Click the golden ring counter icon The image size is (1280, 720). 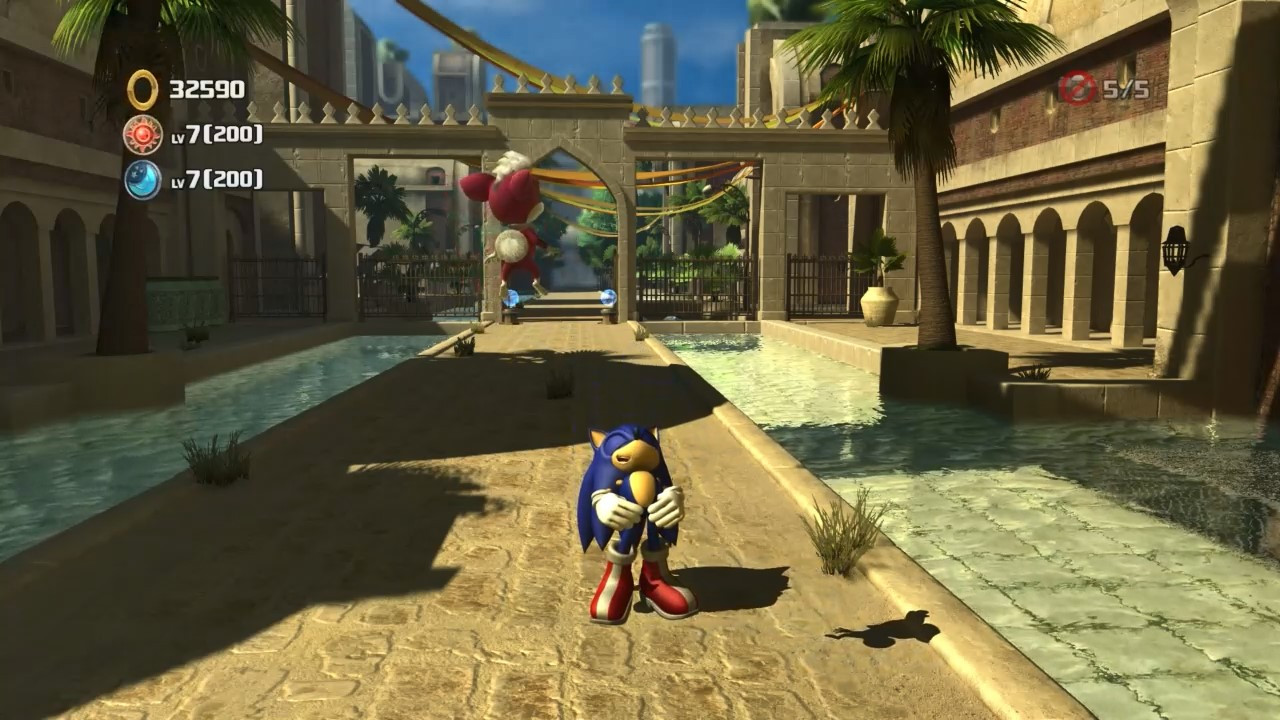point(141,88)
